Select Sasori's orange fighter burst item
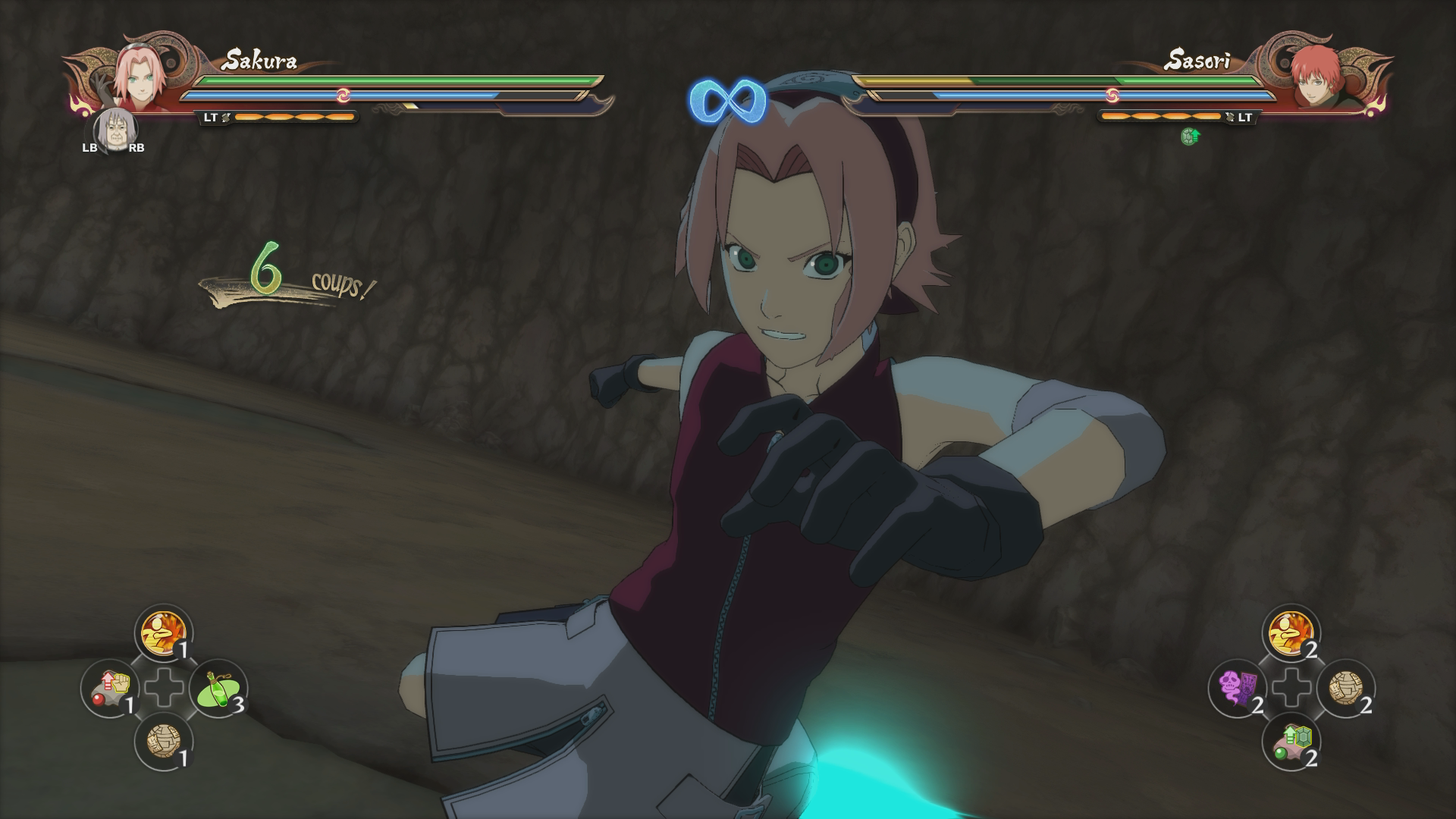1456x819 pixels. (x=1291, y=632)
